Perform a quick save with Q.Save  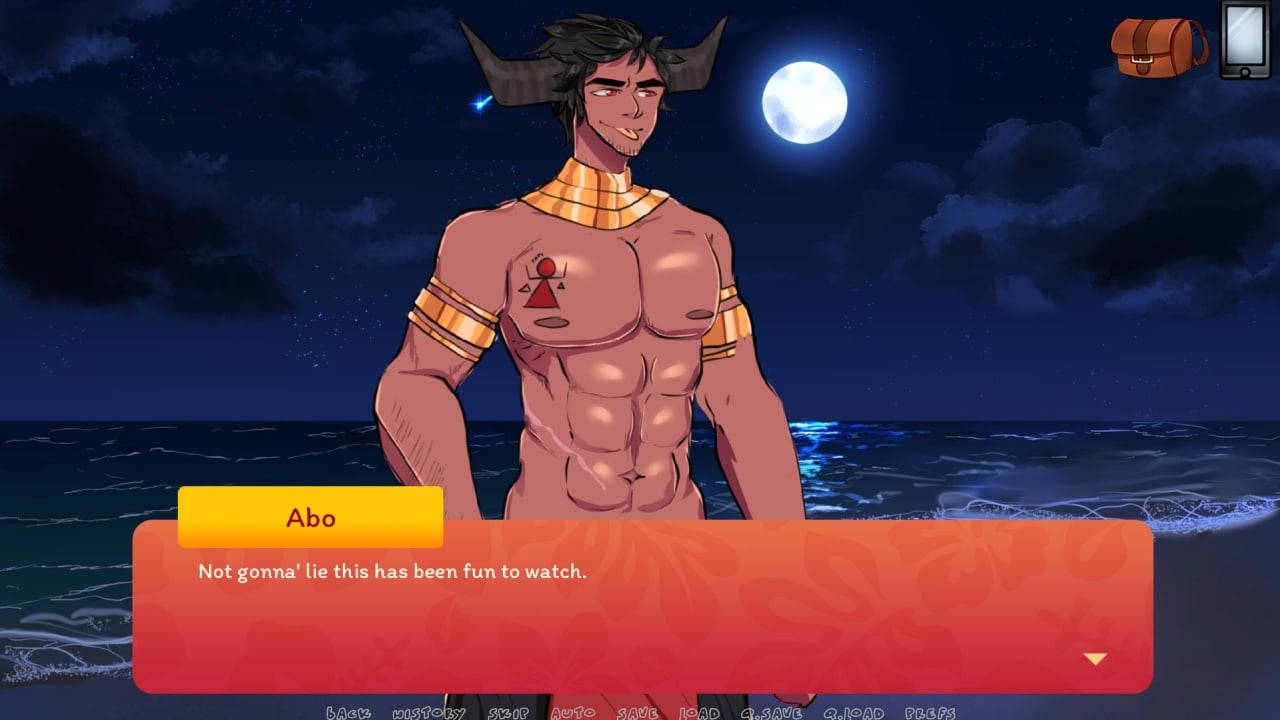[x=771, y=713]
